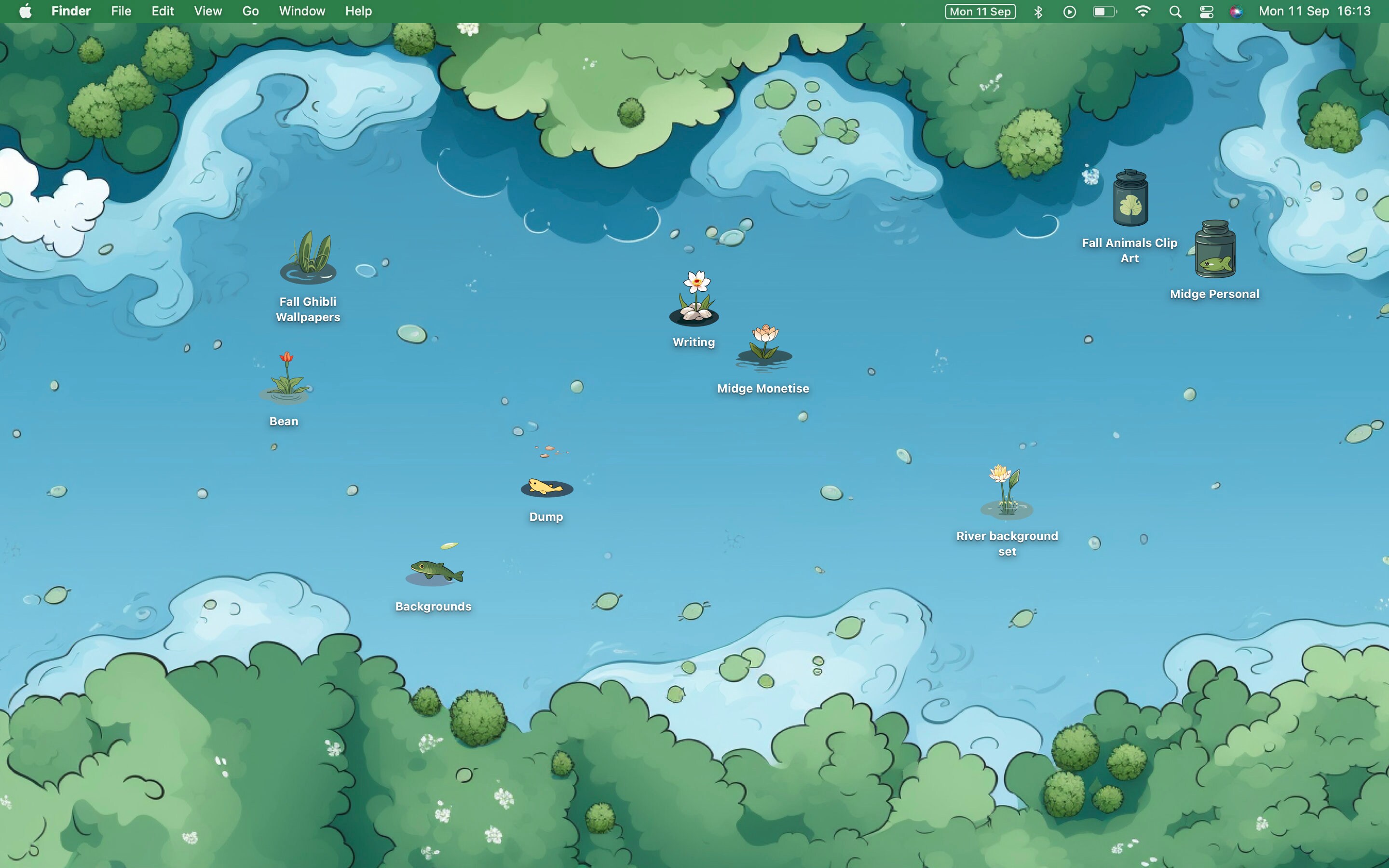Open the Now Playing menu bar control
The image size is (1389, 868).
pos(1069,11)
